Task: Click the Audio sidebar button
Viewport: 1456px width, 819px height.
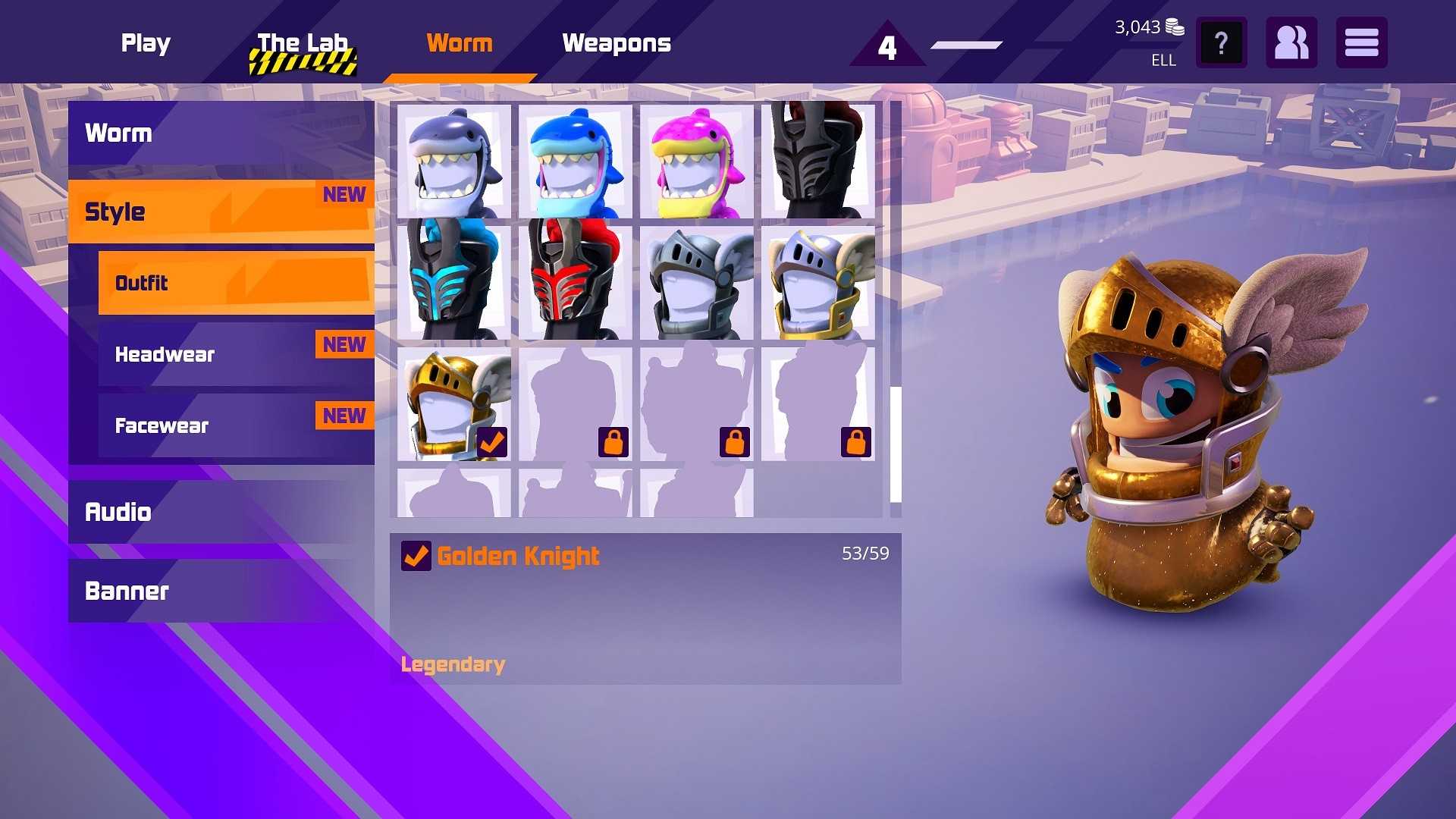Action: tap(118, 512)
